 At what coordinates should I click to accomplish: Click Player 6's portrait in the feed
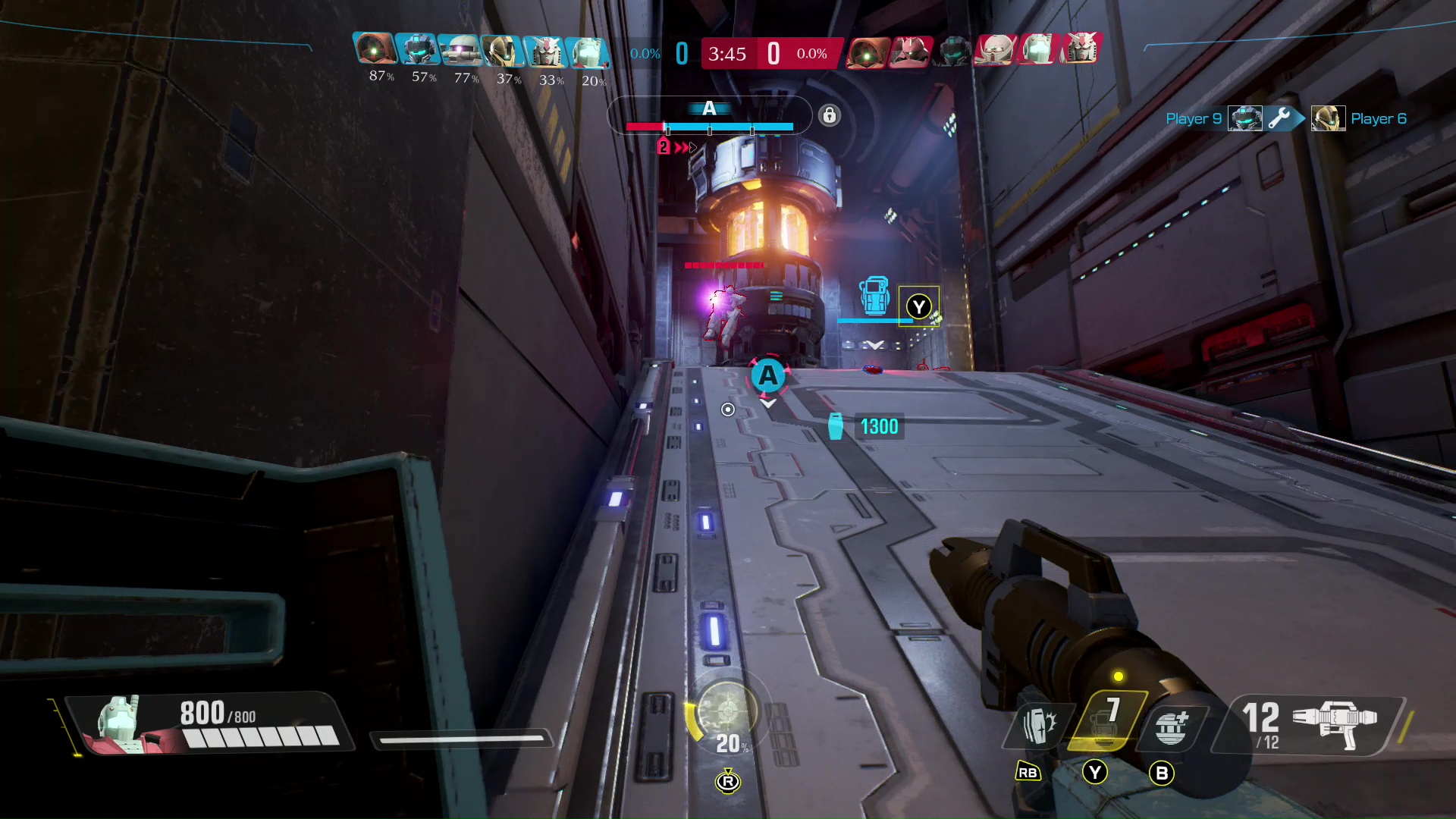click(1328, 119)
